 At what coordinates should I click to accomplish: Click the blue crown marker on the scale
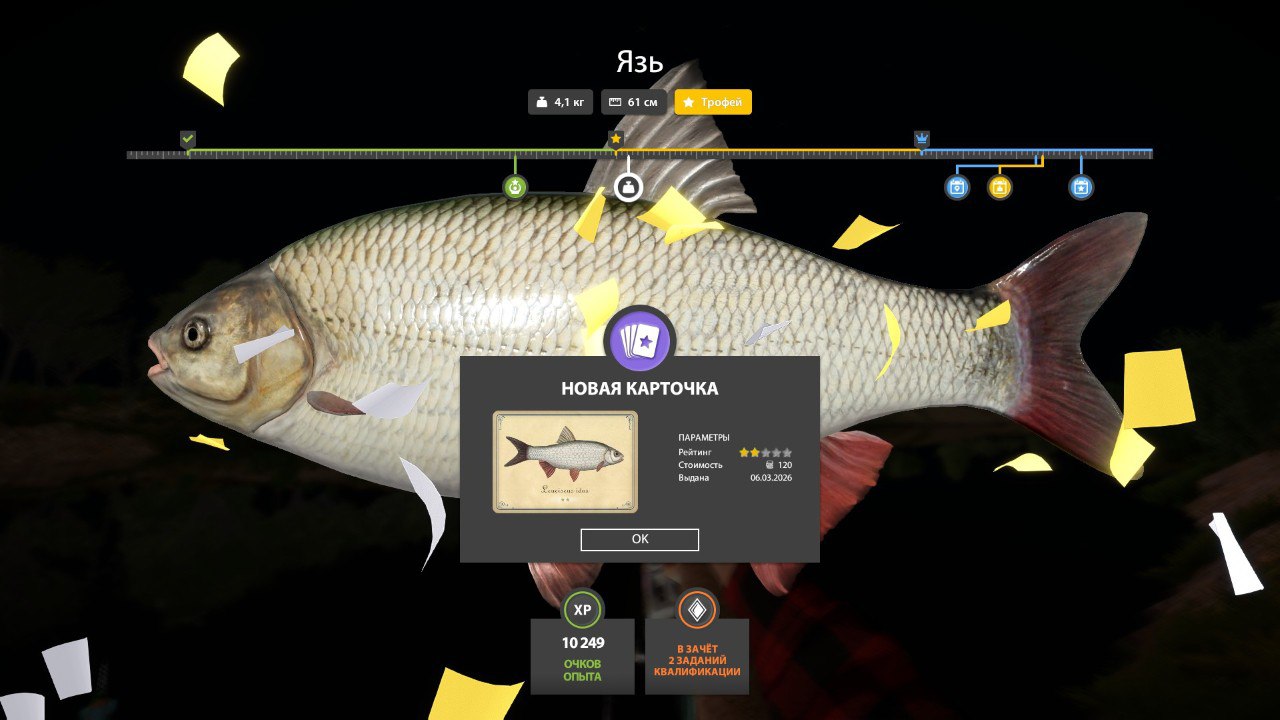pos(922,139)
